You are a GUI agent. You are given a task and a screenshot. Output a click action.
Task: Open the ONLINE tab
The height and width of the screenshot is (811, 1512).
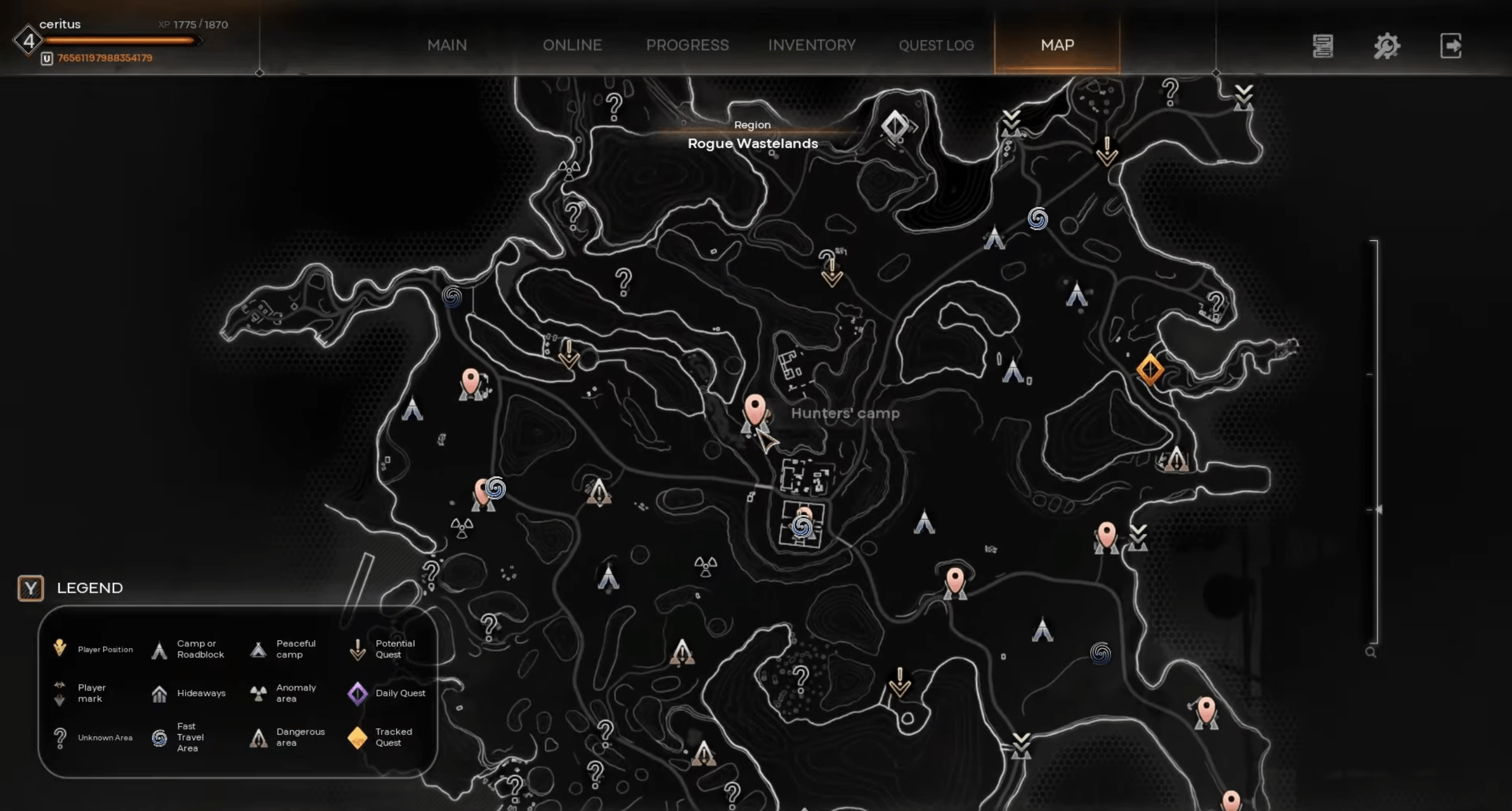coord(572,45)
